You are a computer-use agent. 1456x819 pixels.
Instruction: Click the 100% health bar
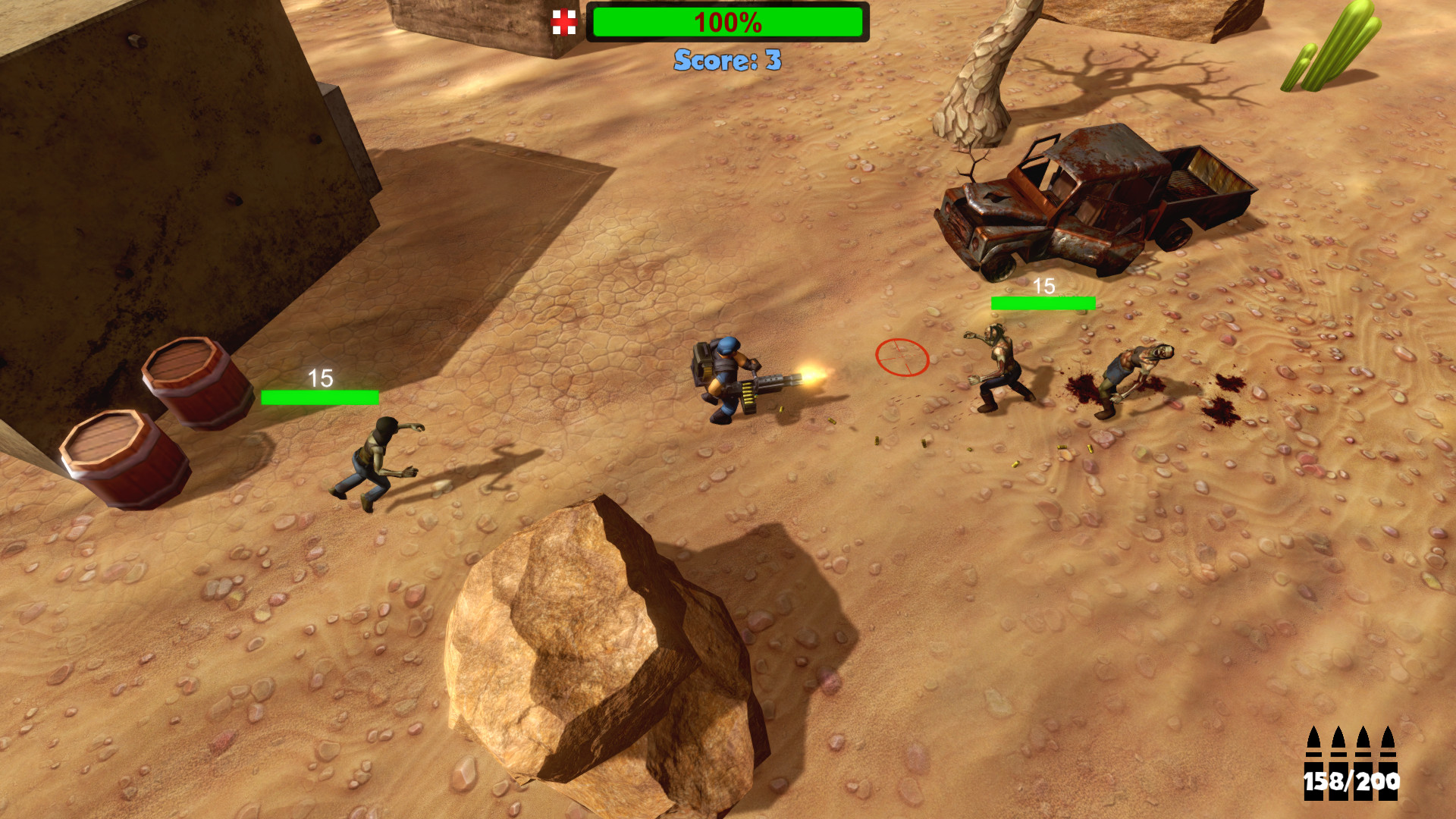(x=728, y=23)
